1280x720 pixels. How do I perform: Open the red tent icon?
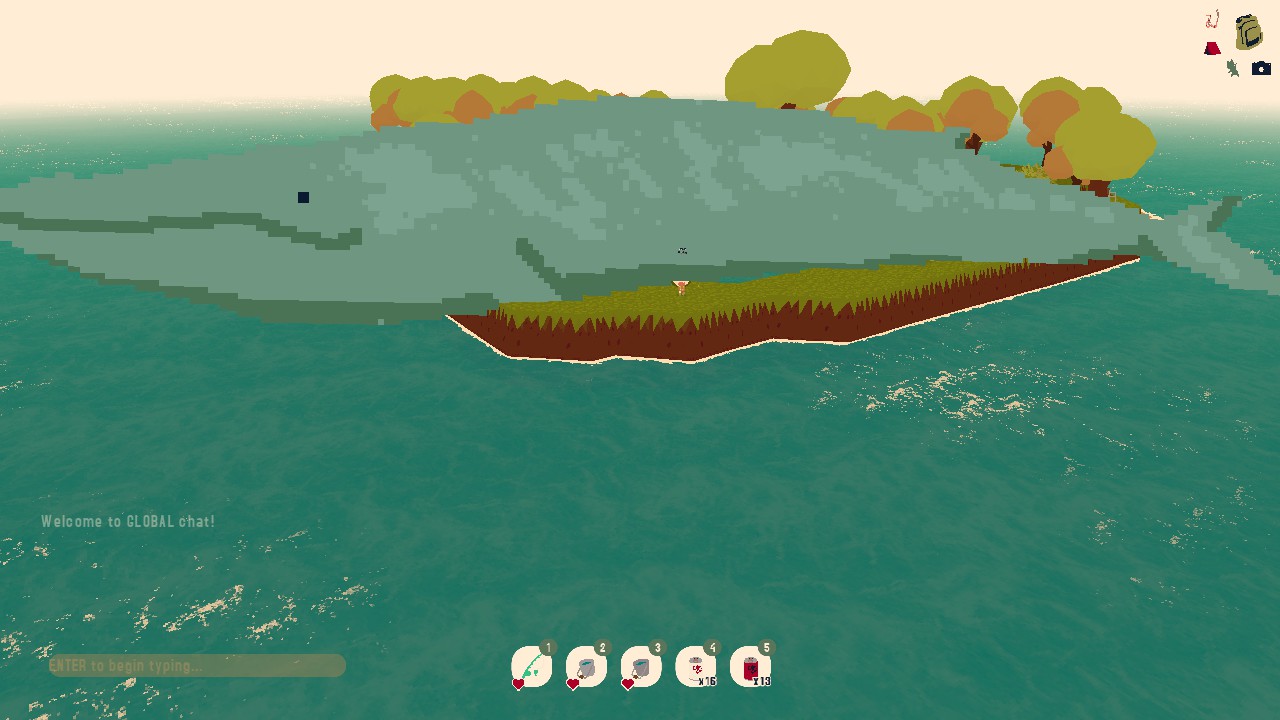tap(1212, 48)
